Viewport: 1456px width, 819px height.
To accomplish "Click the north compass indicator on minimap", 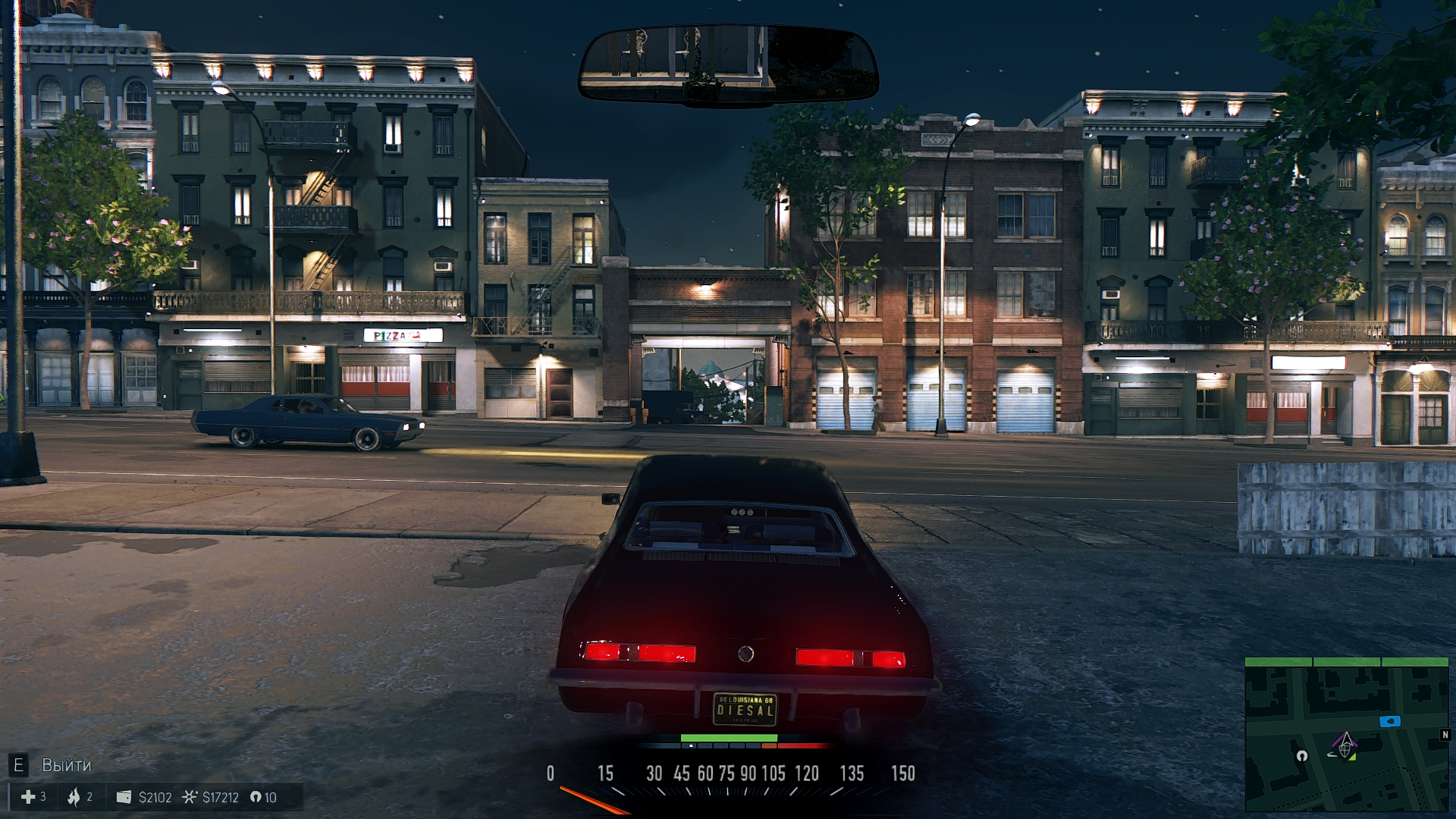I will click(x=1445, y=735).
